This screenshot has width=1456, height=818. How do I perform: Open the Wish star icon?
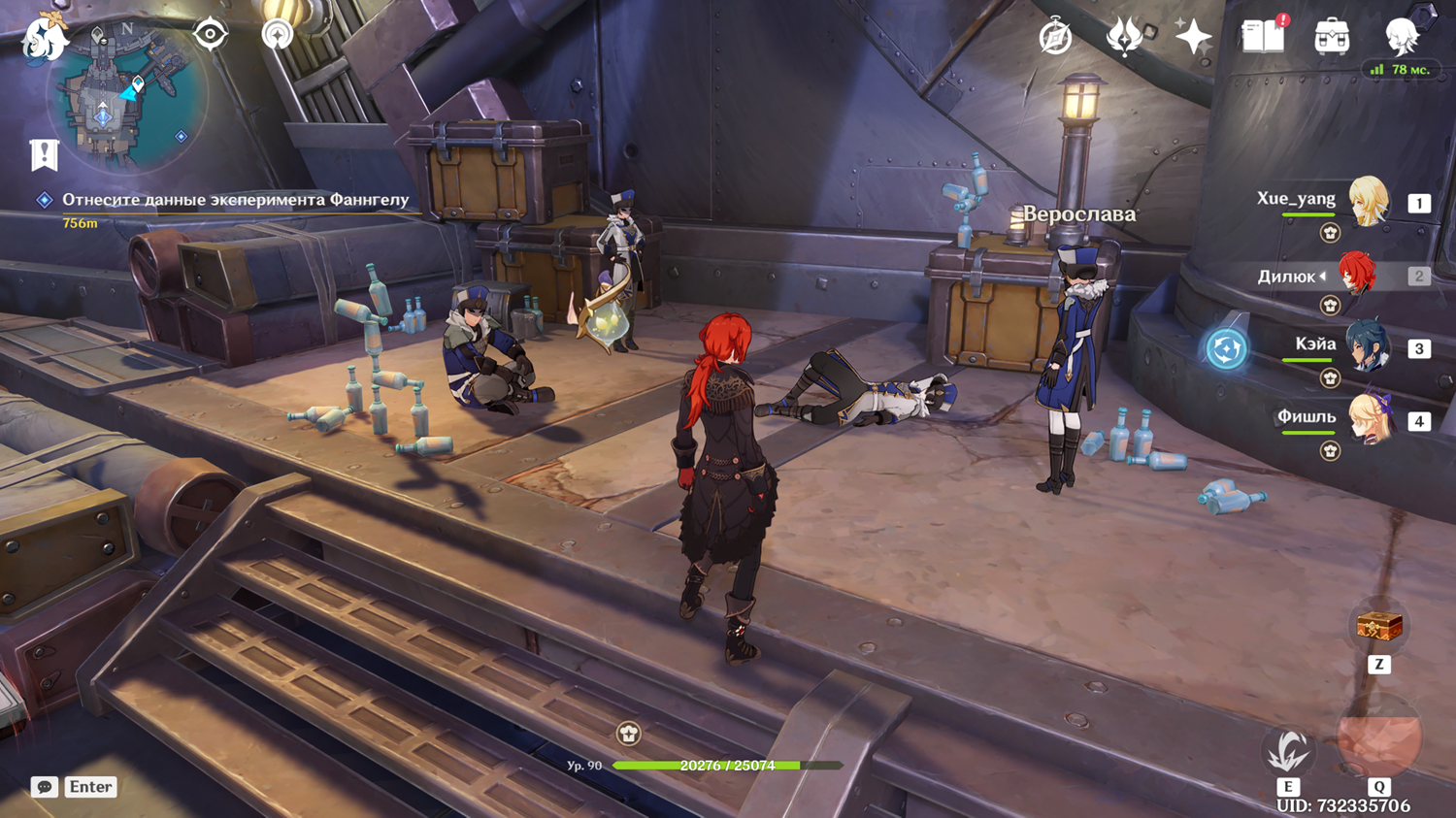pos(1193,38)
